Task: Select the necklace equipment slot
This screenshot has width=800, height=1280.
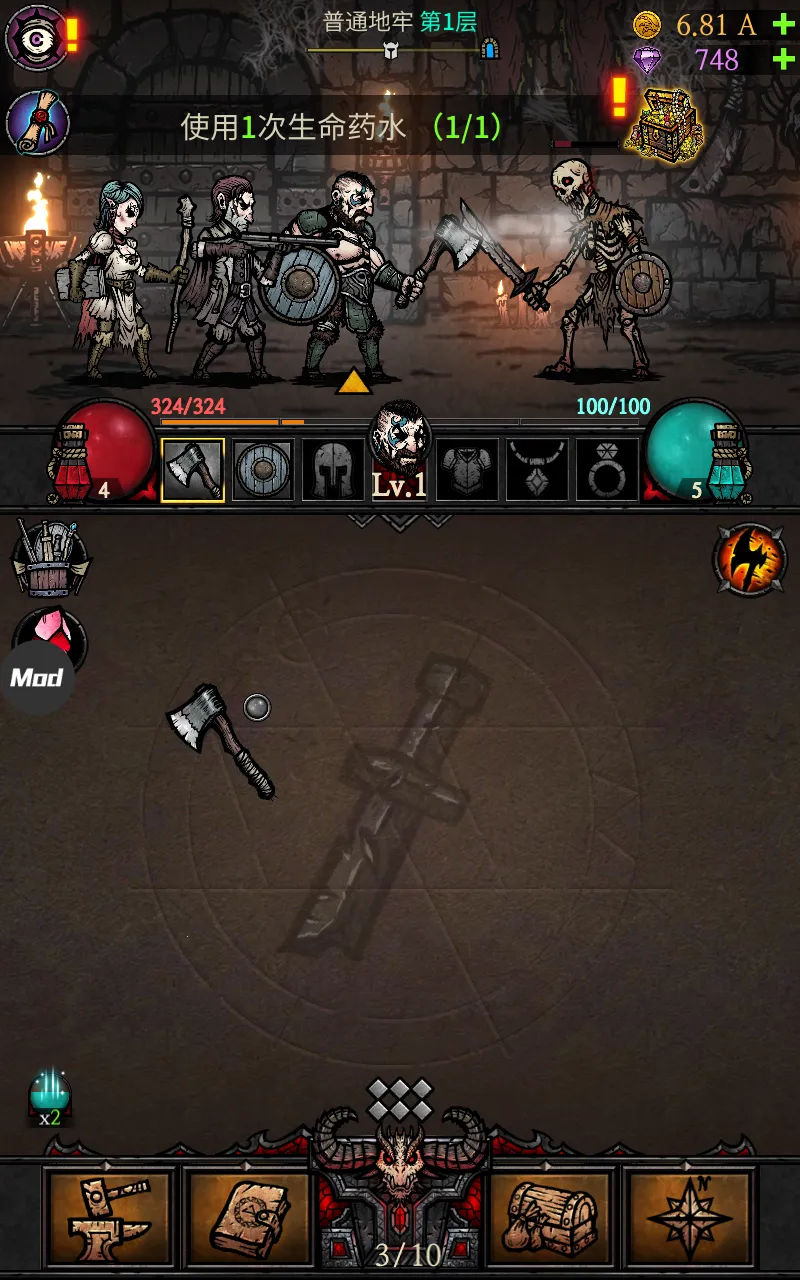Action: (537, 469)
